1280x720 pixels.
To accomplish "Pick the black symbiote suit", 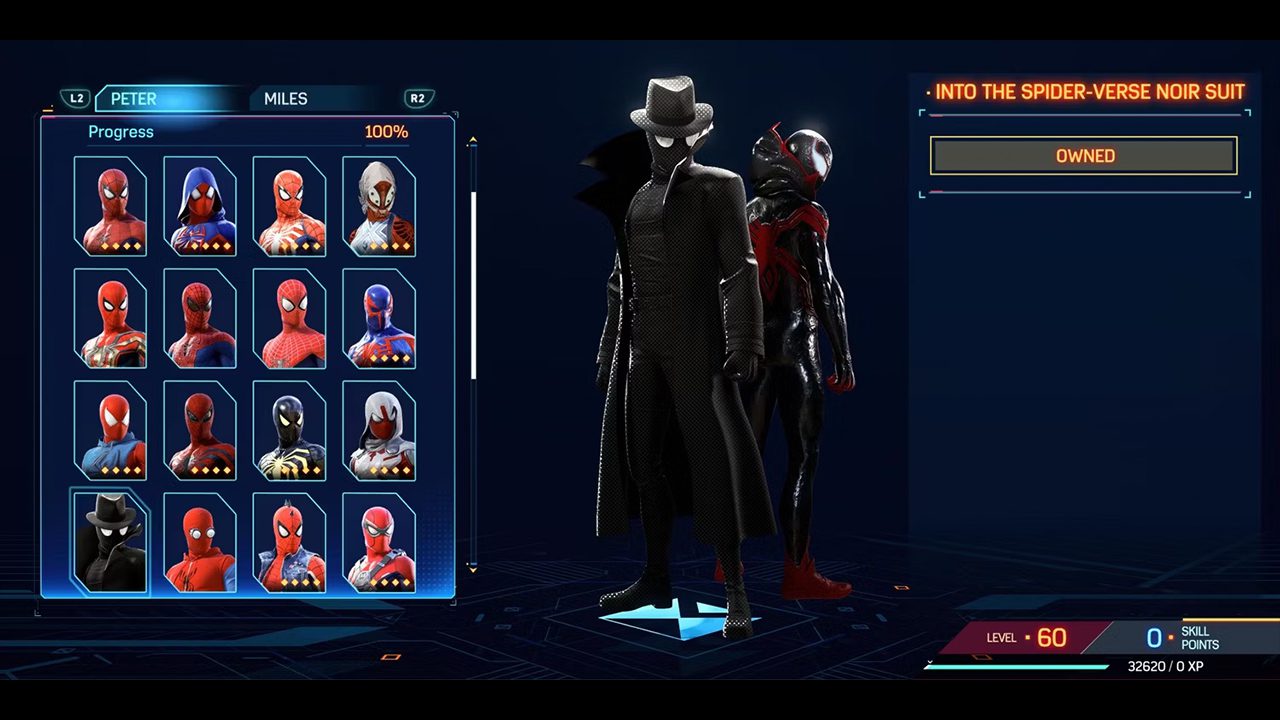I will 289,430.
